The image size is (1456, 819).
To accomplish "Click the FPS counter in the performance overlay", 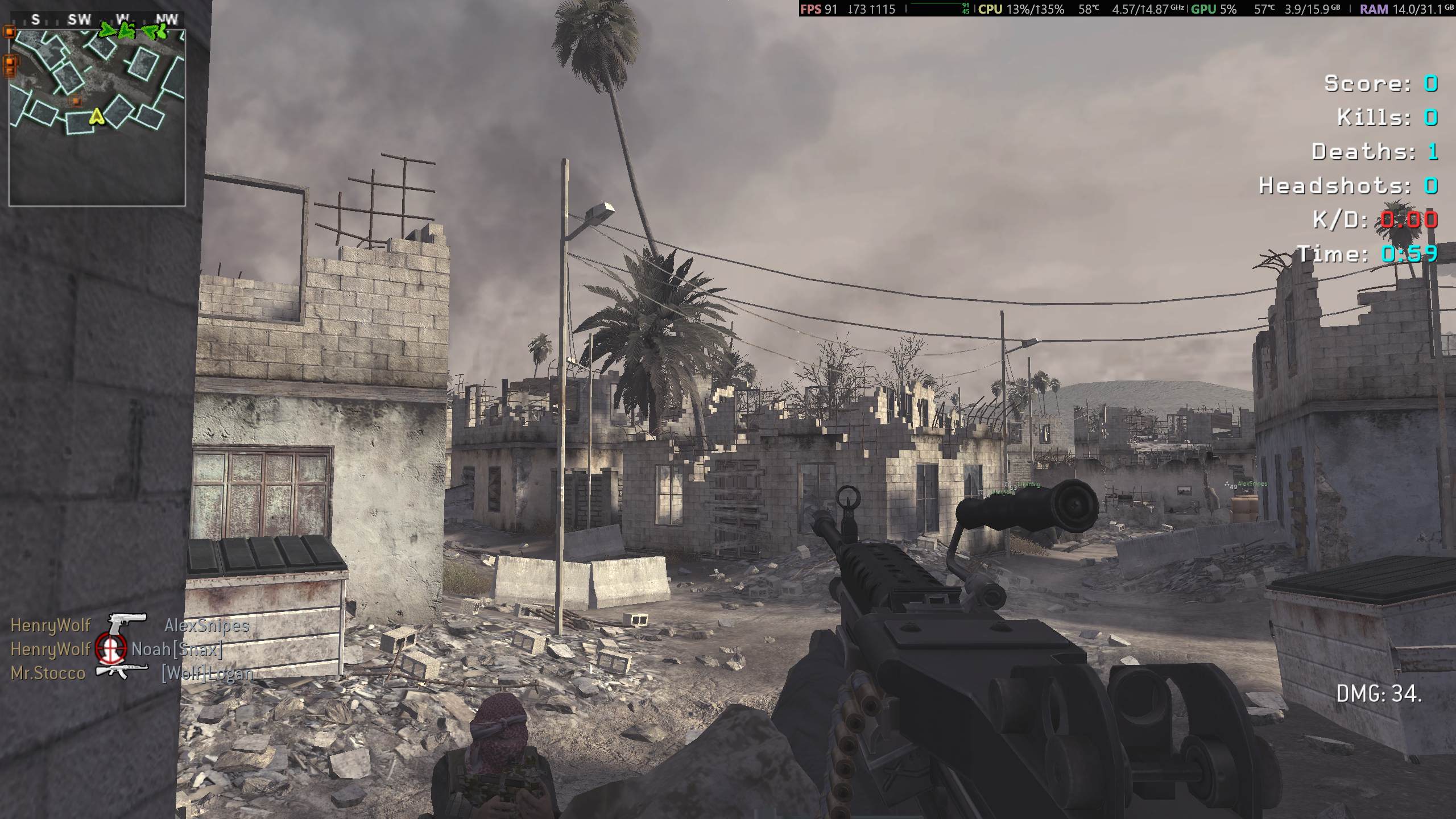I will click(818, 9).
